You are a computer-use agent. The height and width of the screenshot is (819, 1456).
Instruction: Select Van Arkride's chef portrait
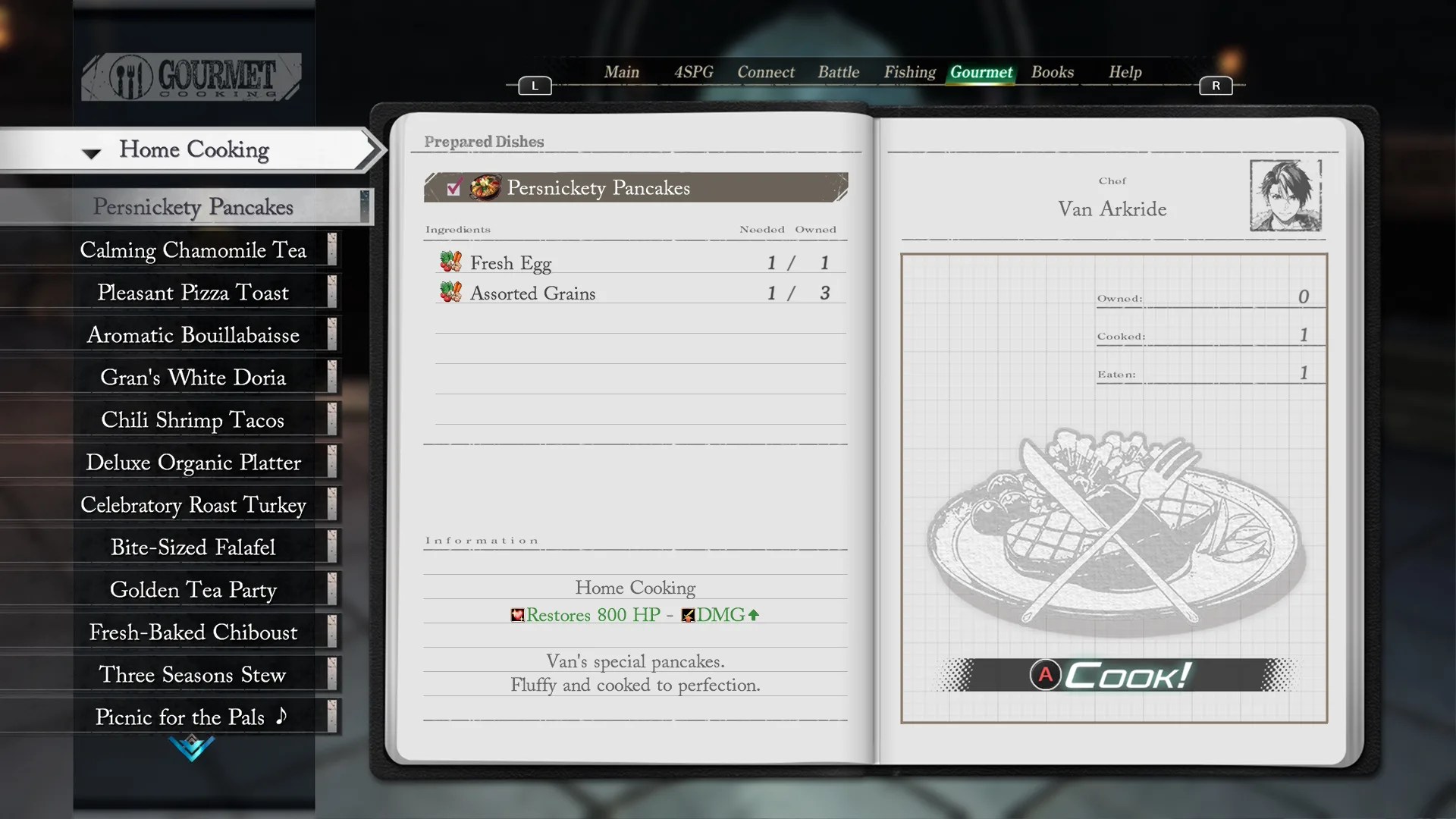pos(1285,195)
